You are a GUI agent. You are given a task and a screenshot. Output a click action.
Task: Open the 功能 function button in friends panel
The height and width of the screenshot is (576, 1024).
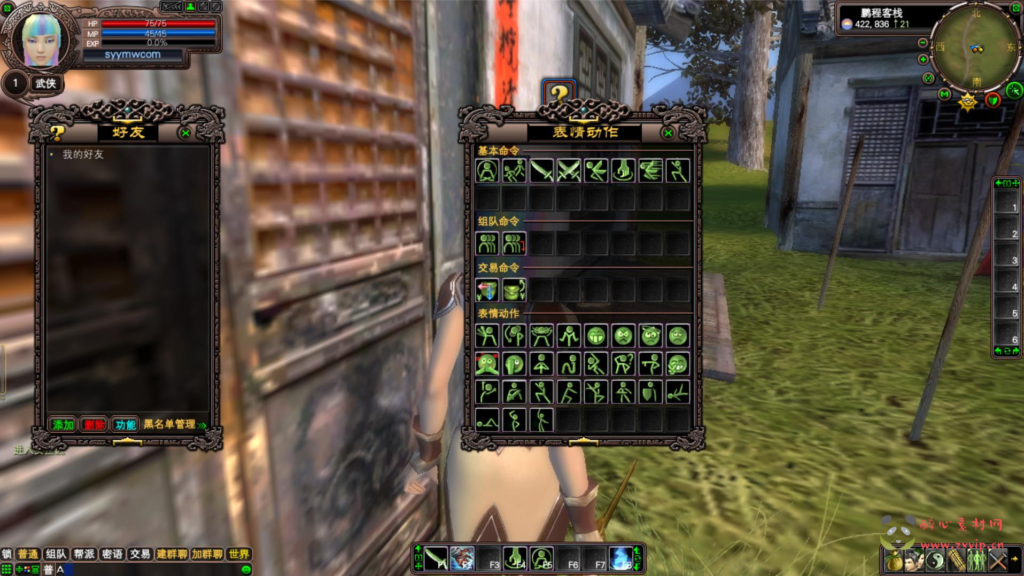(x=124, y=425)
